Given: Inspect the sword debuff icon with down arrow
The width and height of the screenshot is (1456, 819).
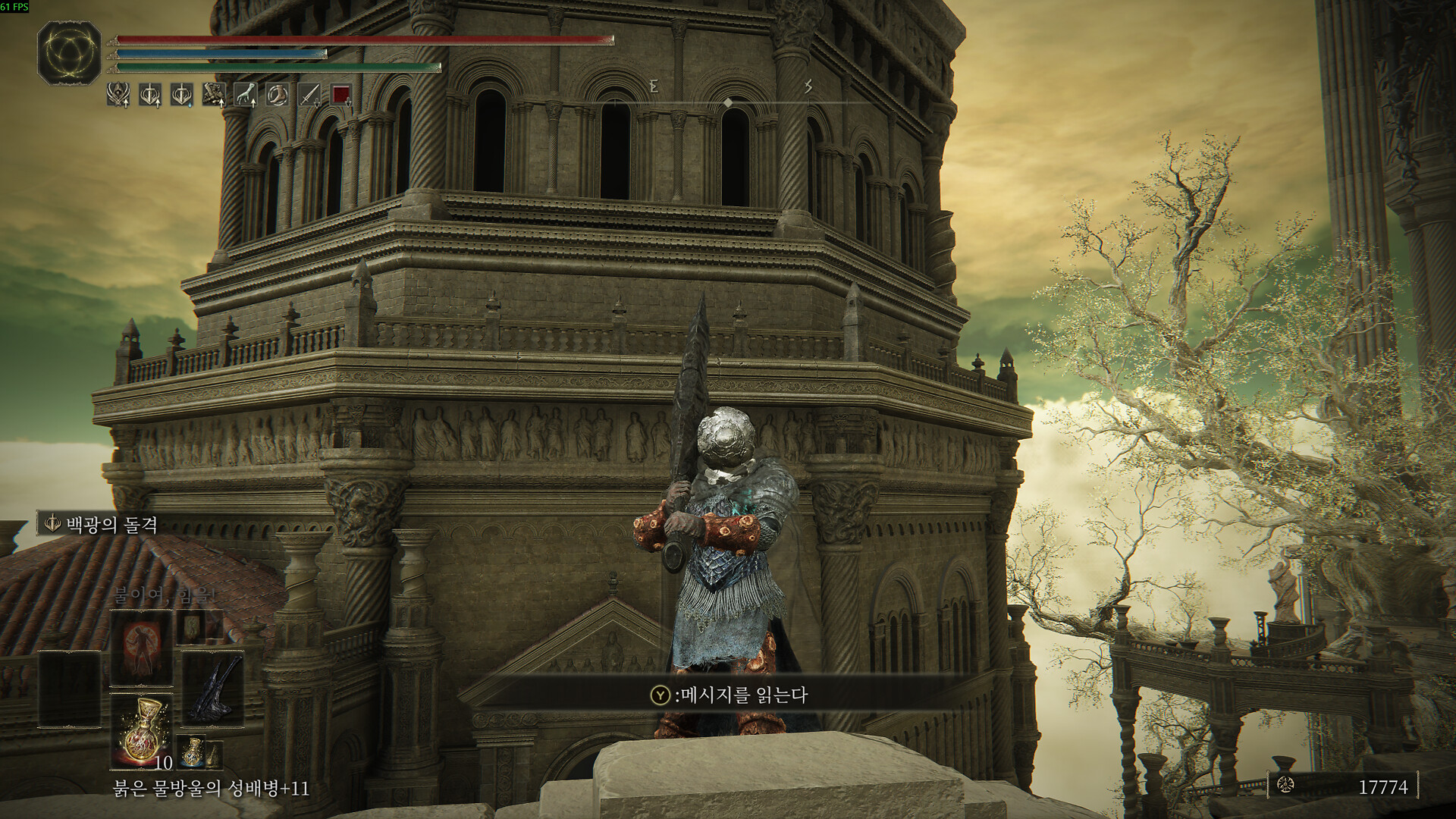Looking at the screenshot, I should point(309,95).
